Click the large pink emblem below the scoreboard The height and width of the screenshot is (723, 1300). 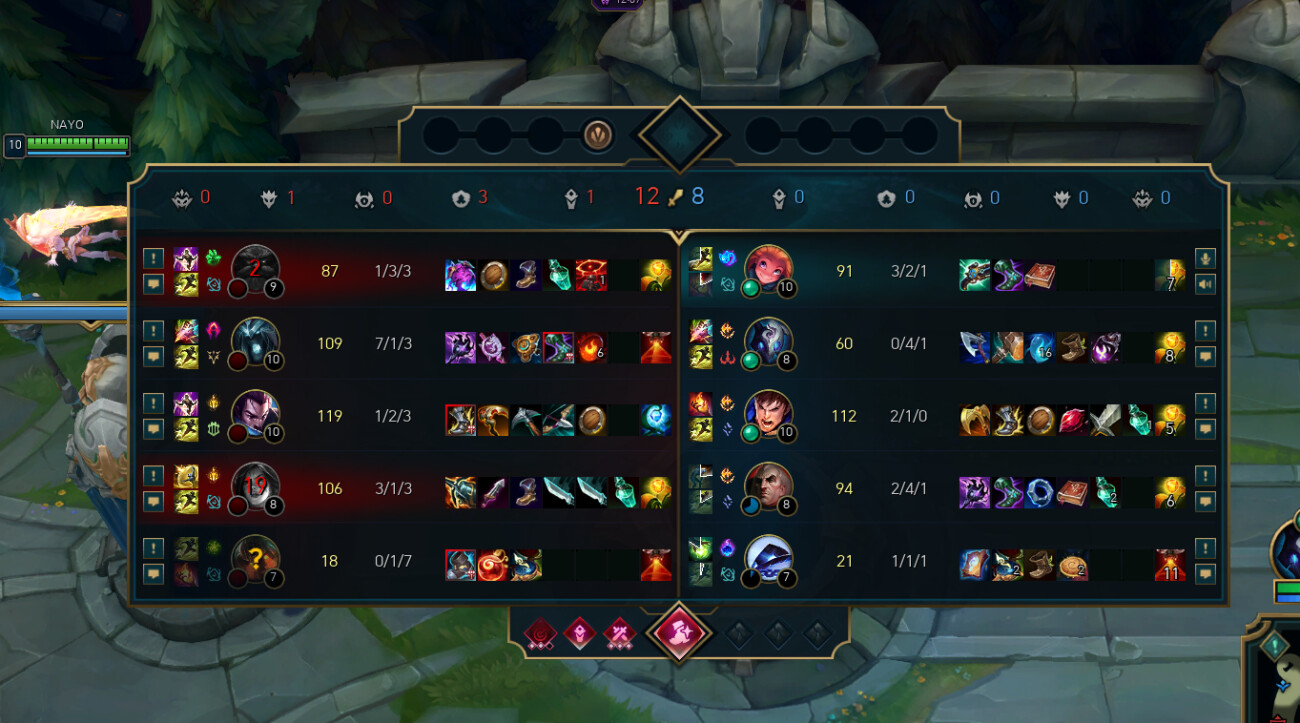pos(679,633)
